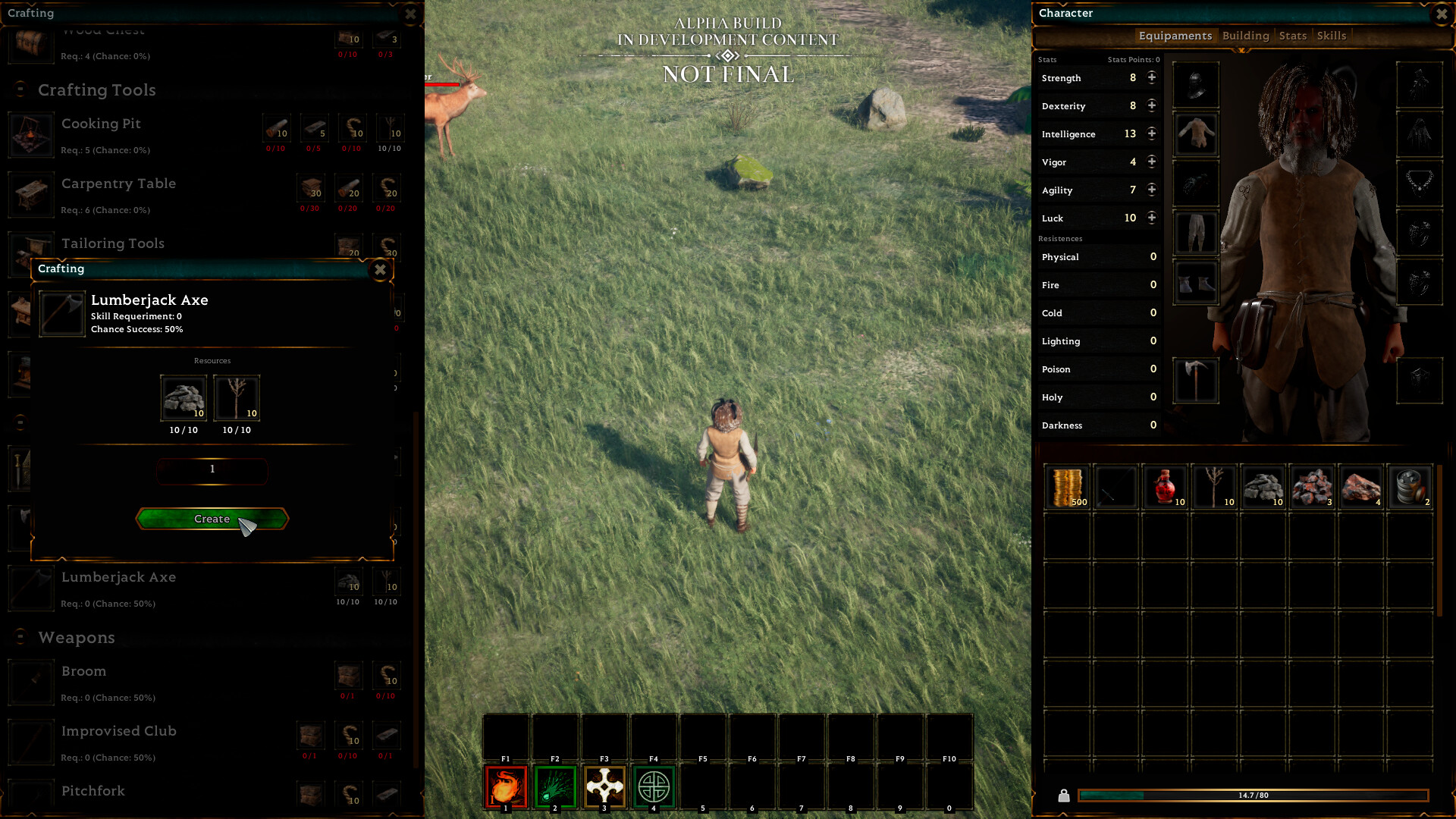
Task: Select the Lumberjack Axe thumbnail in crafting dialog
Action: pyautogui.click(x=61, y=312)
